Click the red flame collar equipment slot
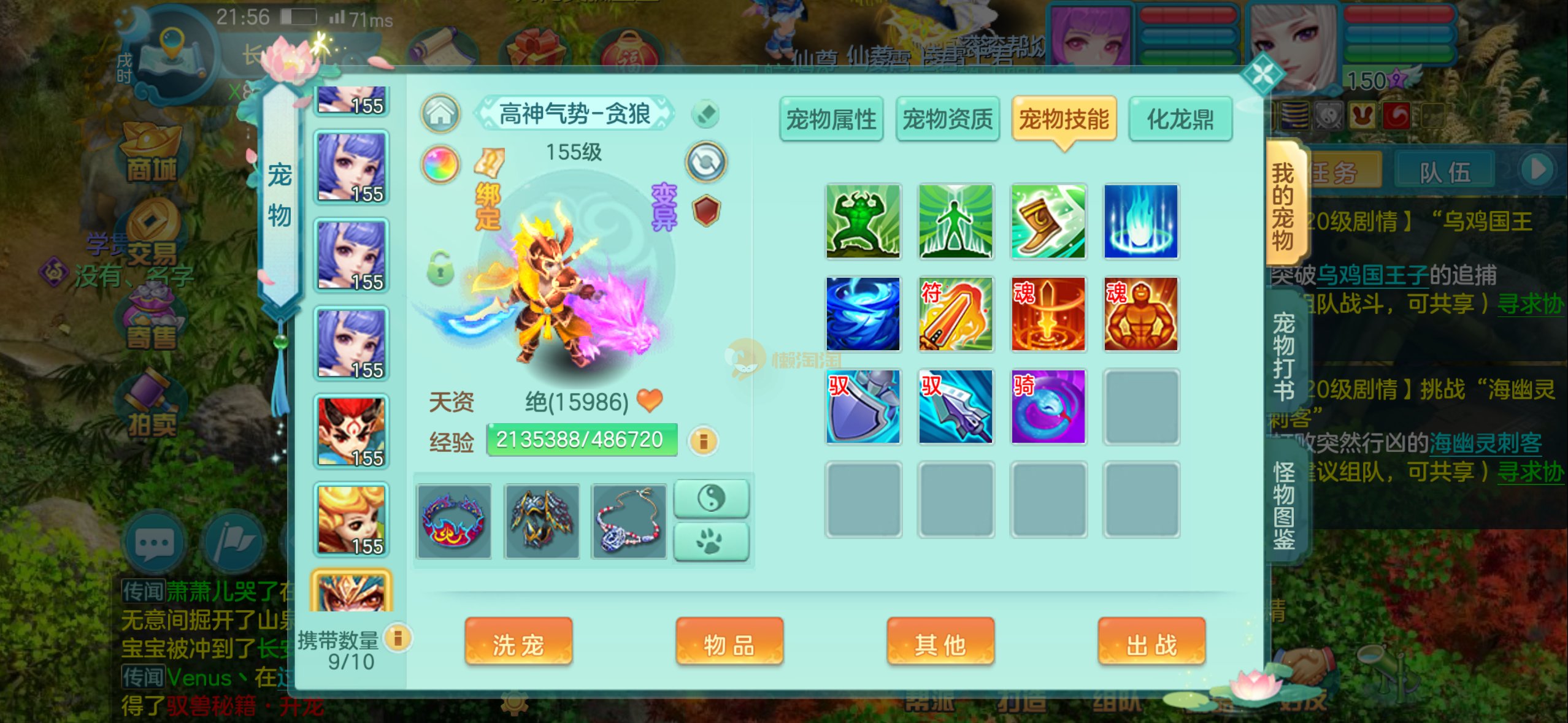 (454, 522)
